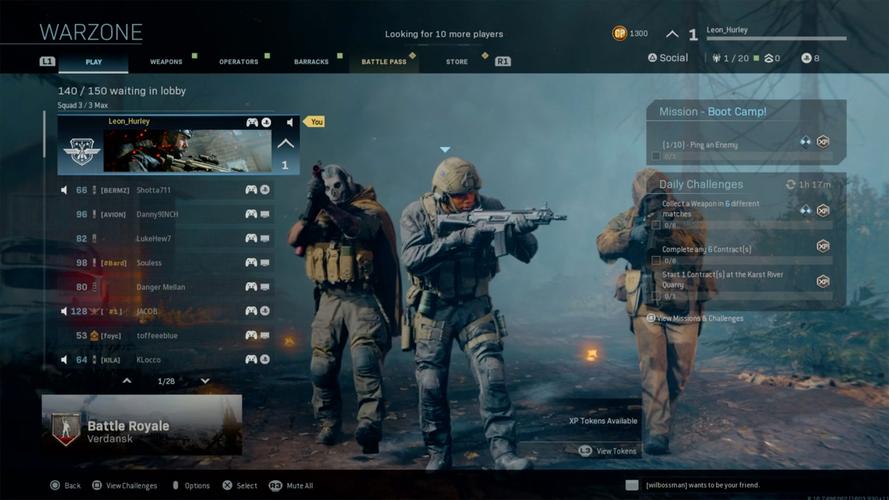This screenshot has height=500, width=889.
Task: Select the Barracks tab
Action: coord(311,62)
